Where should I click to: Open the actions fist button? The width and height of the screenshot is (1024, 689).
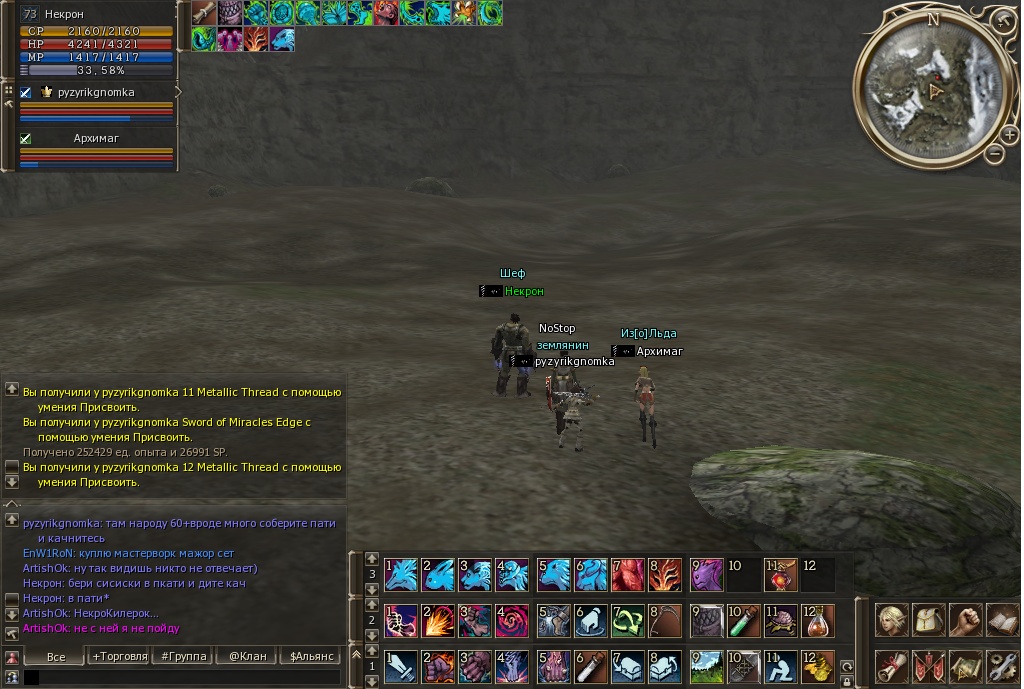tap(966, 620)
